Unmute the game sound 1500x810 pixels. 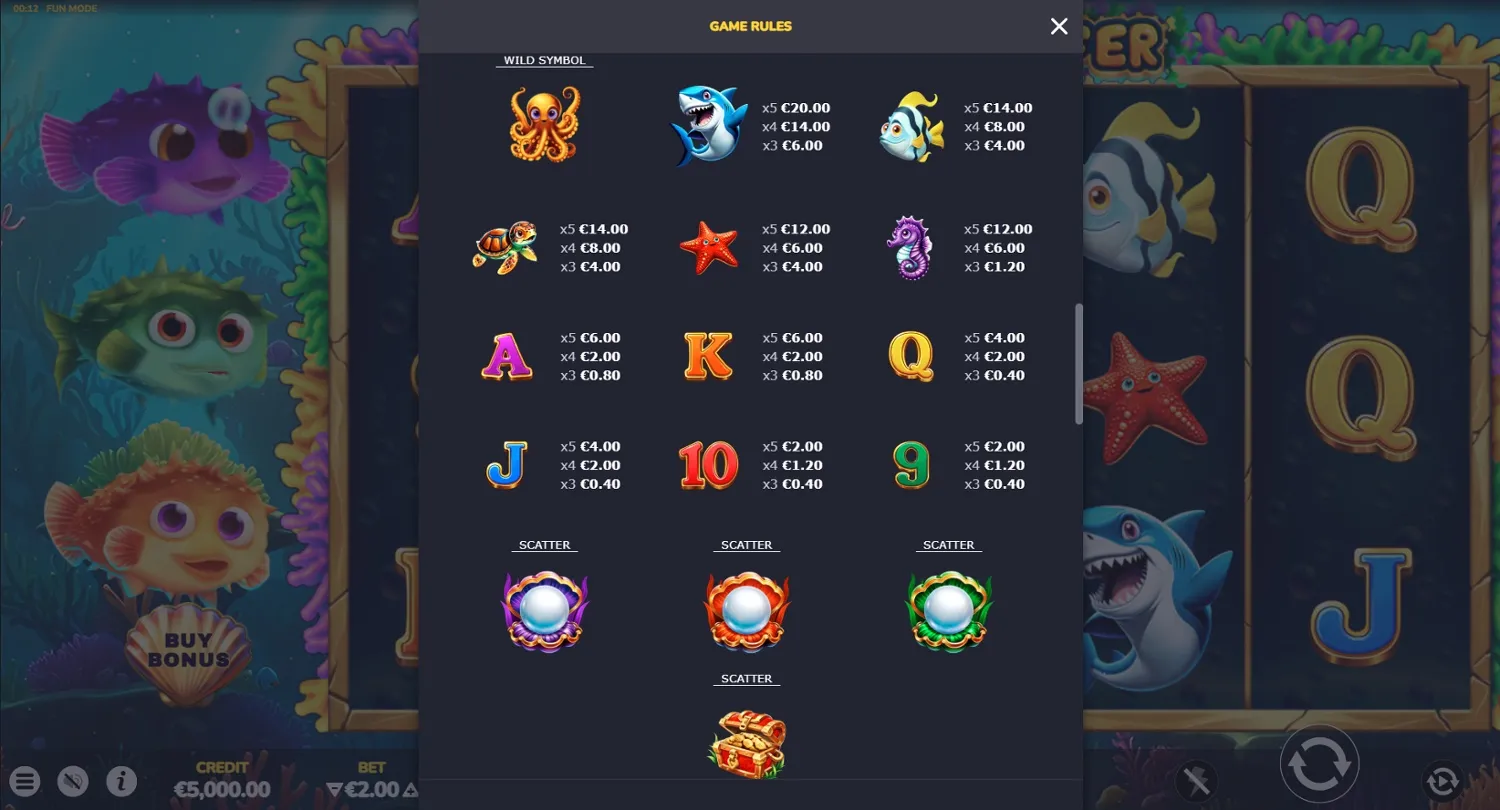coord(73,781)
